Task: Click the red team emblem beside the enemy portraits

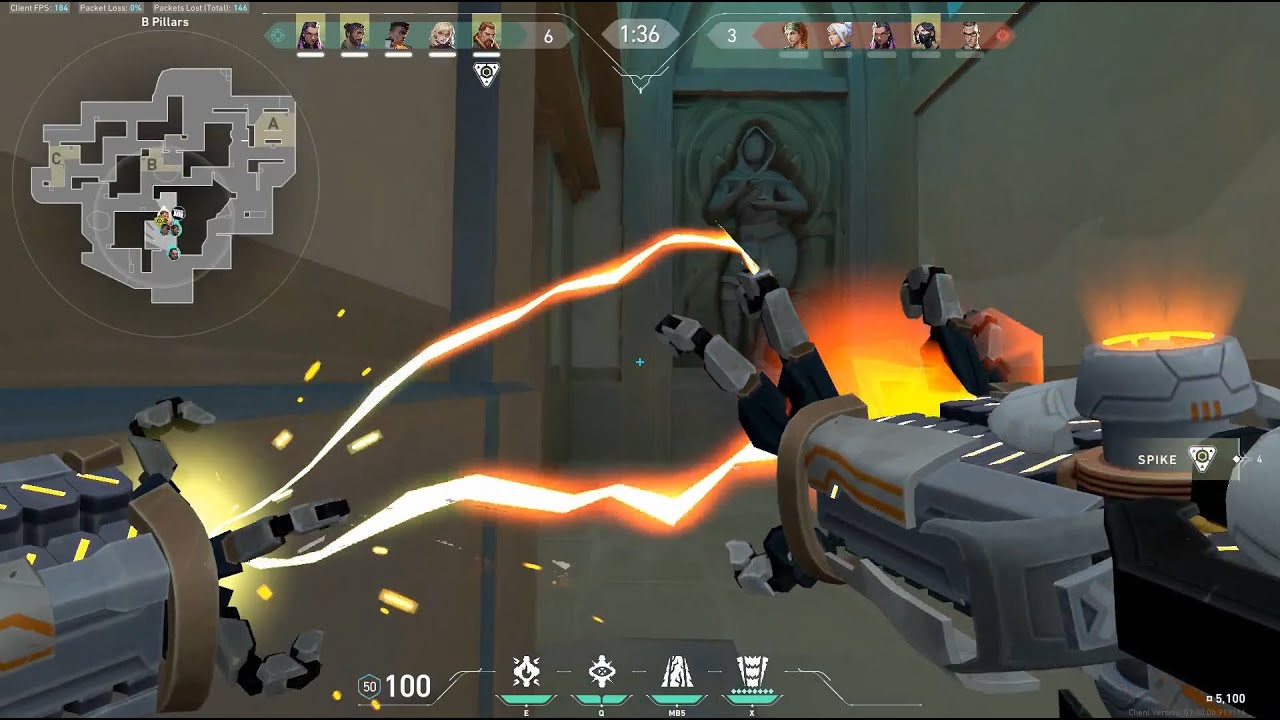Action: (x=1003, y=35)
